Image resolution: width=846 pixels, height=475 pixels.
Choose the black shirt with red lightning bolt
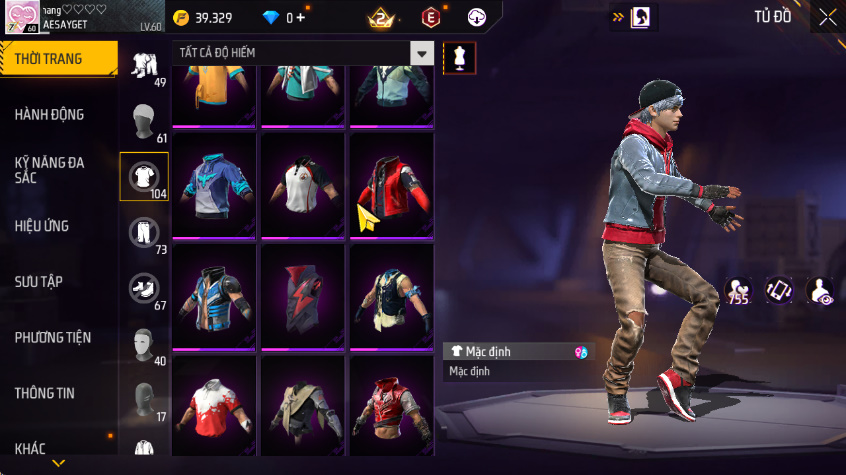coord(303,296)
